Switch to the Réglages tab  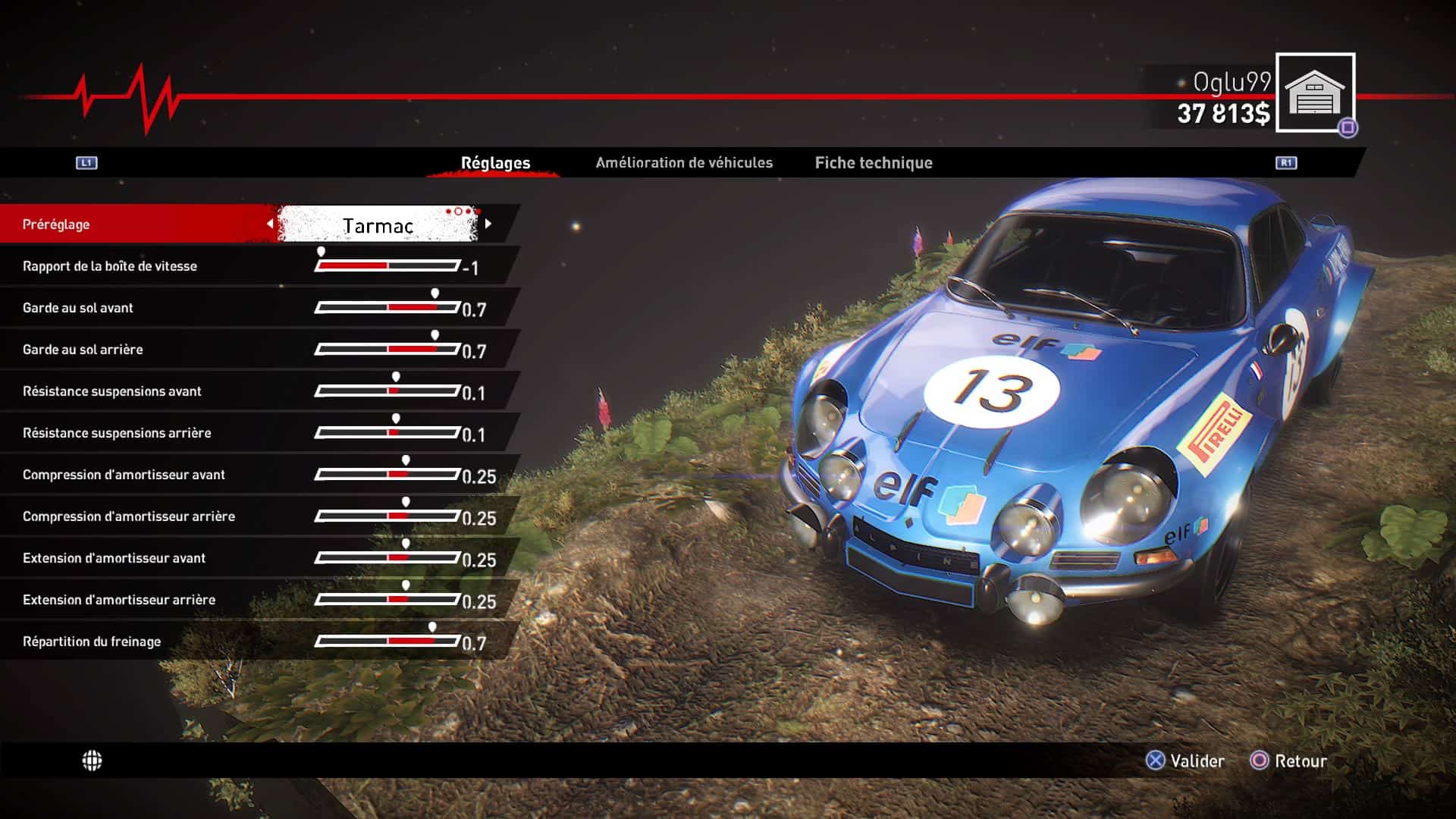click(x=495, y=163)
